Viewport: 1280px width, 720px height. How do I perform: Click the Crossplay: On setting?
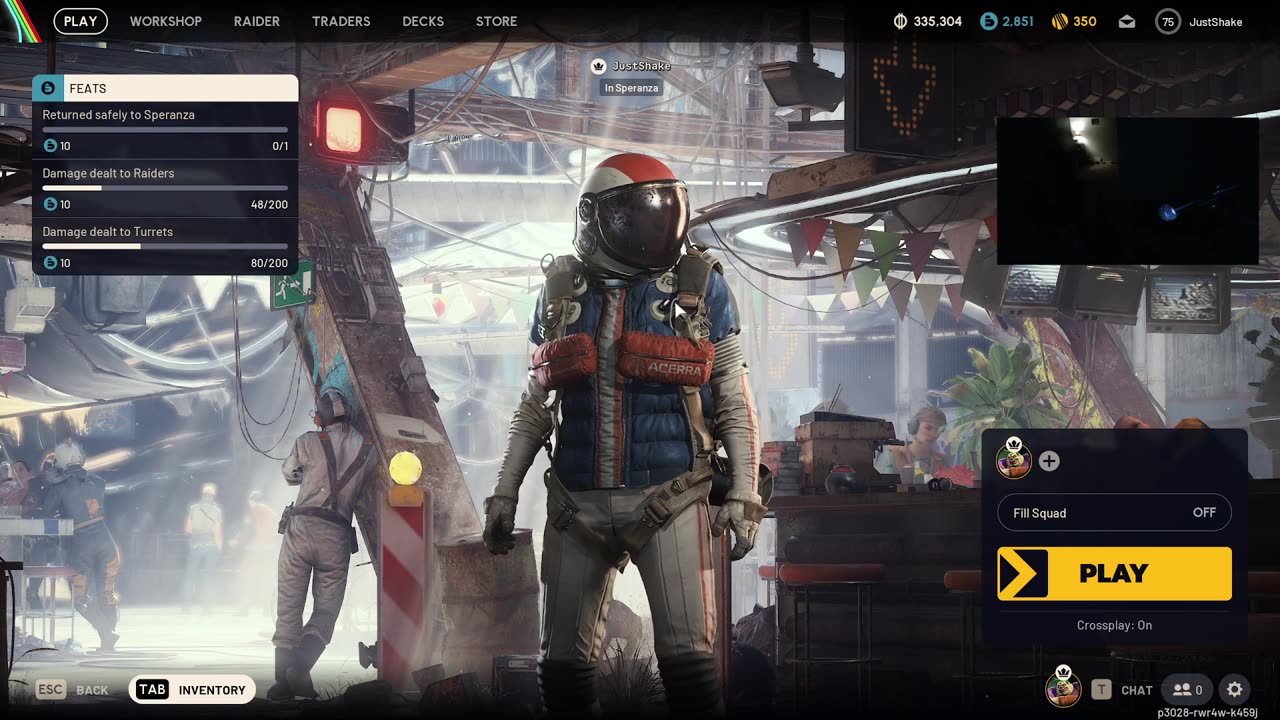[x=1114, y=625]
